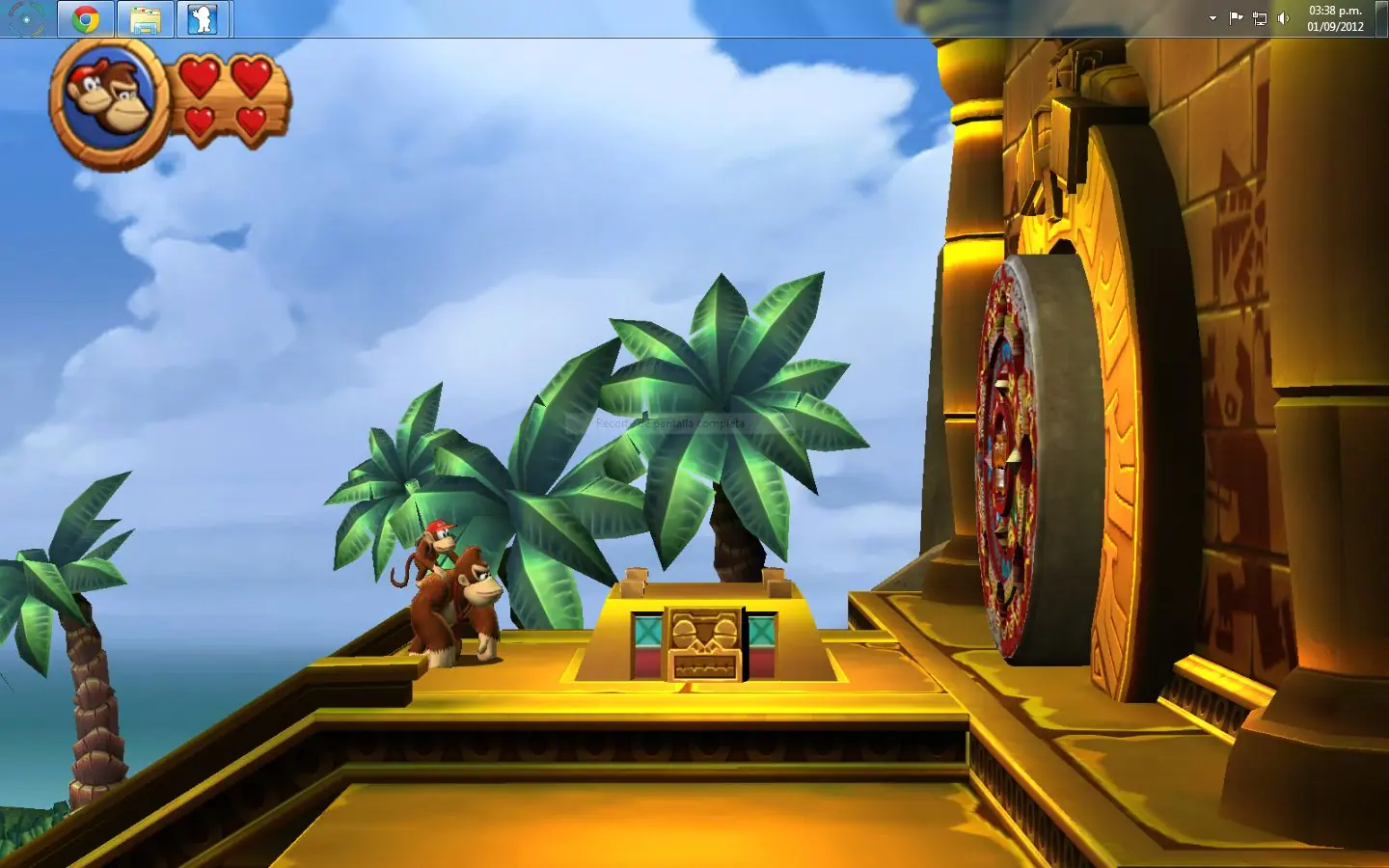Viewport: 1389px width, 868px height.
Task: Toggle mute on the speaker tray icon
Action: click(x=1283, y=16)
